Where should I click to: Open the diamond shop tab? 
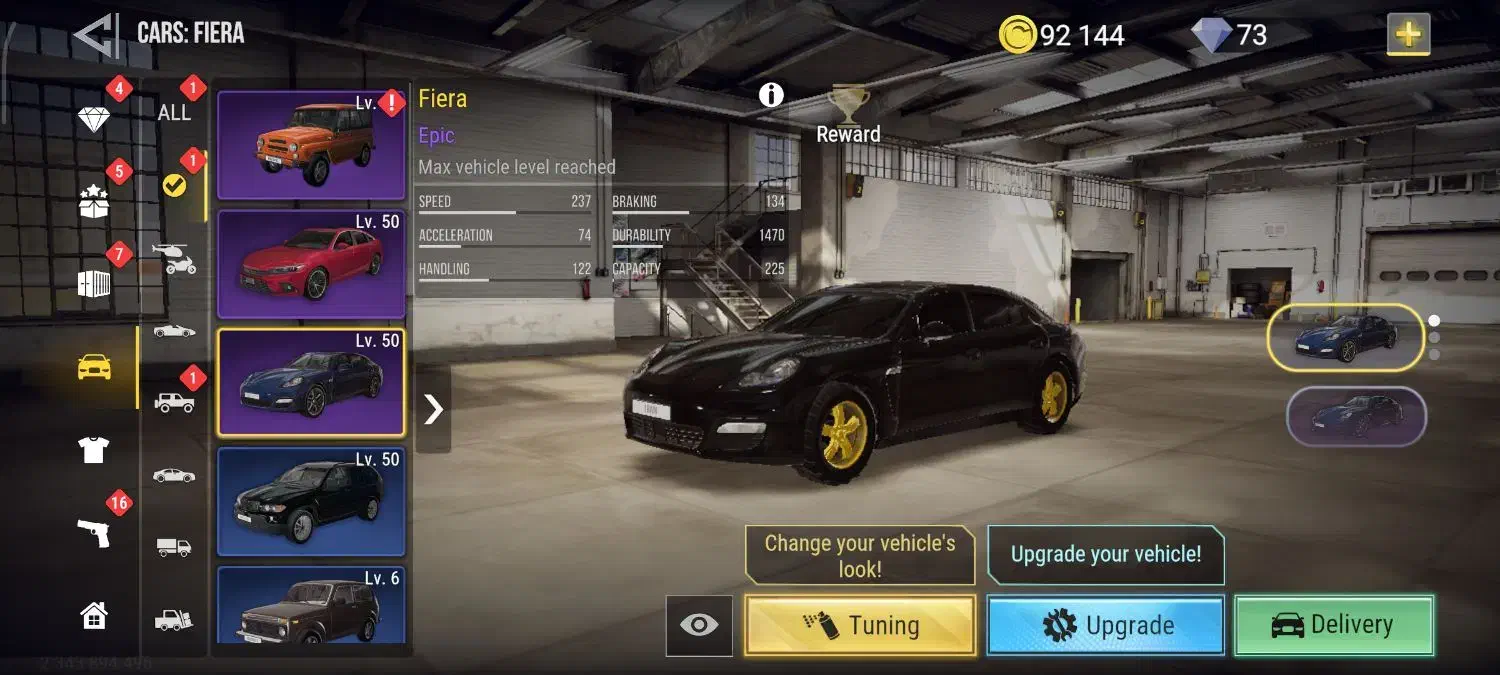[x=94, y=119]
